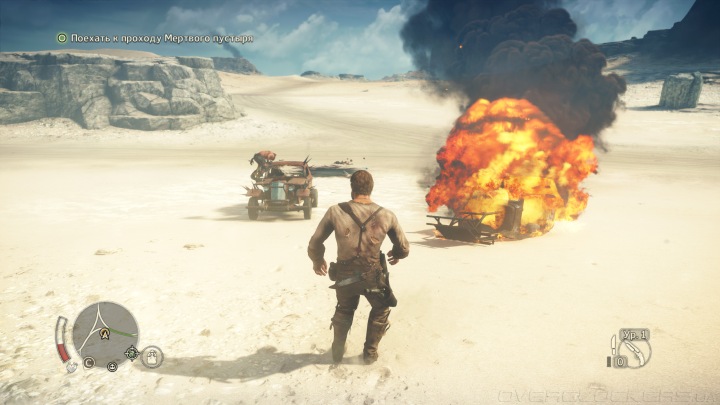Select the shotgun weapon icon

(636, 350)
